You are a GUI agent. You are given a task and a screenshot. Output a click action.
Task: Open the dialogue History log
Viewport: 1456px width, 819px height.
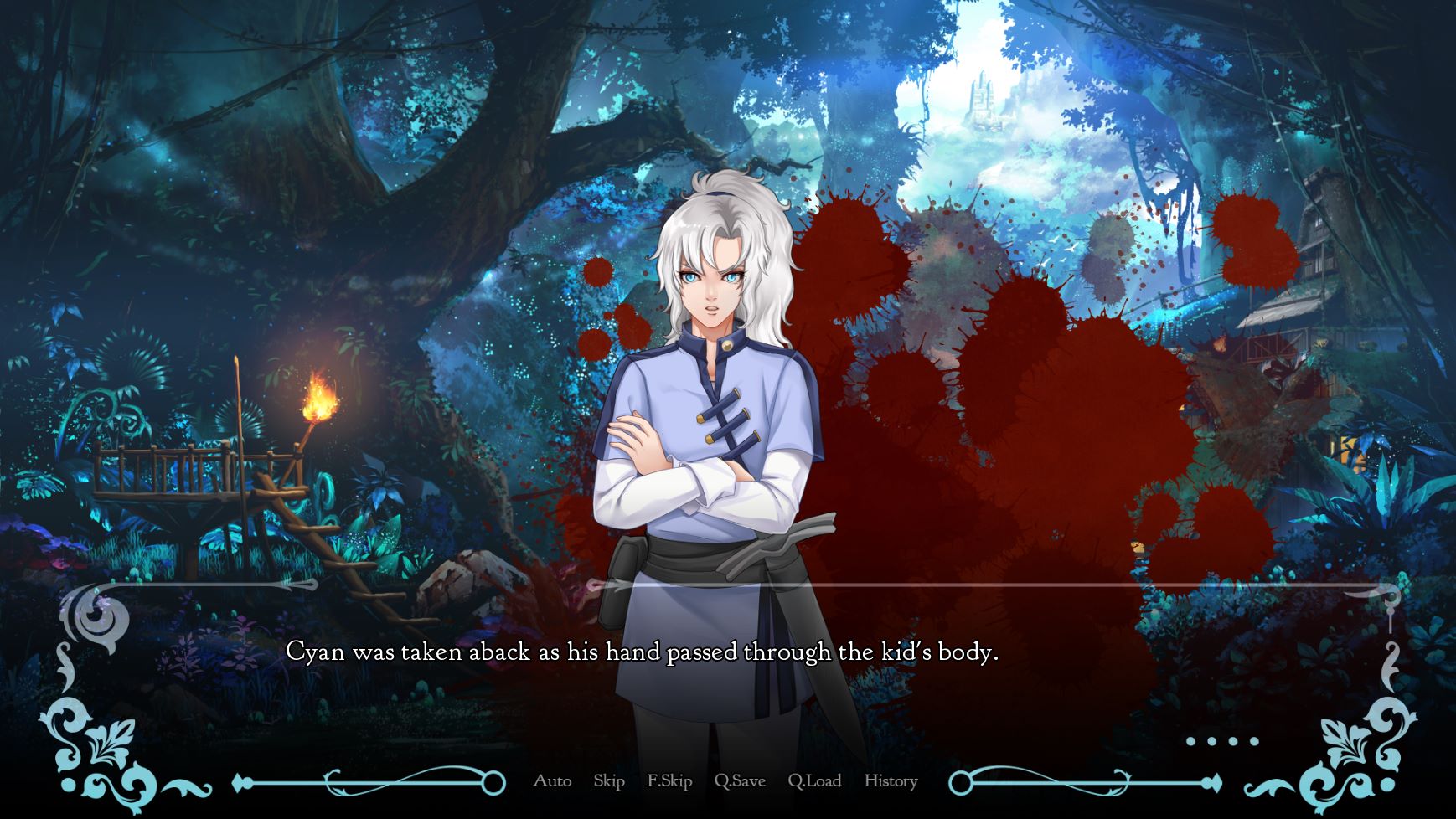[891, 781]
